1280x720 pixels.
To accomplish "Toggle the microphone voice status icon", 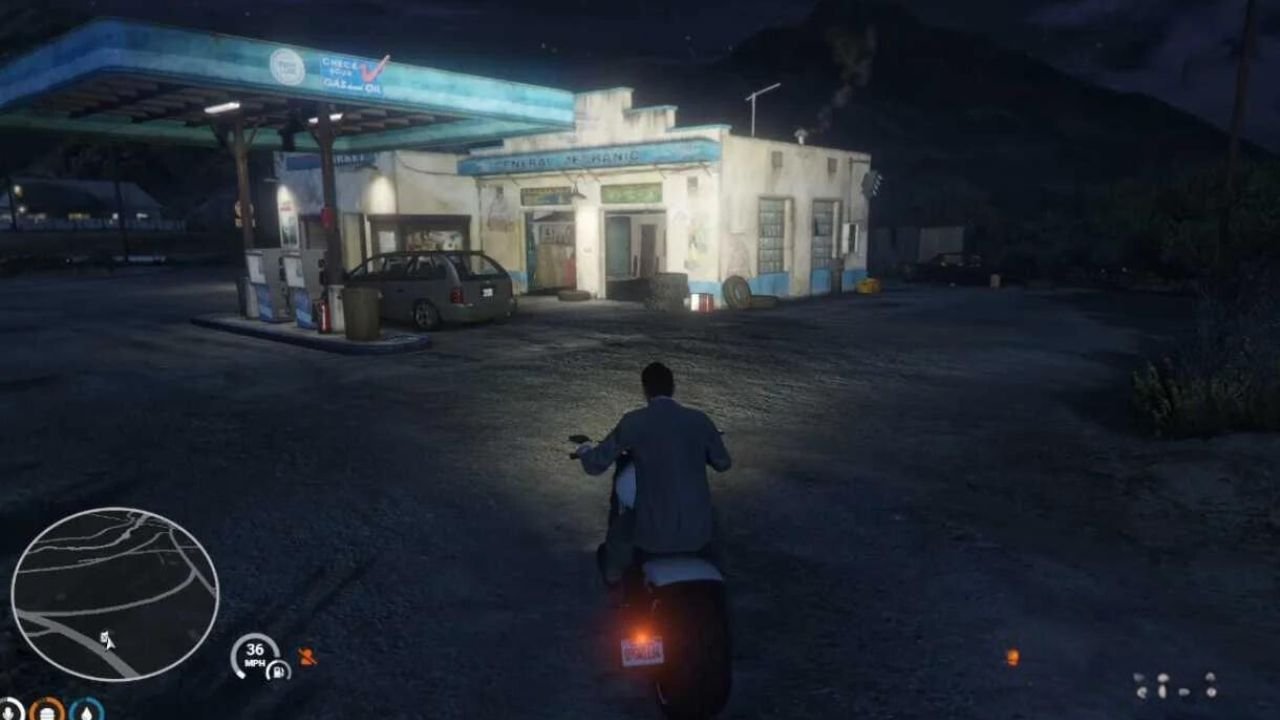I will point(9,710).
